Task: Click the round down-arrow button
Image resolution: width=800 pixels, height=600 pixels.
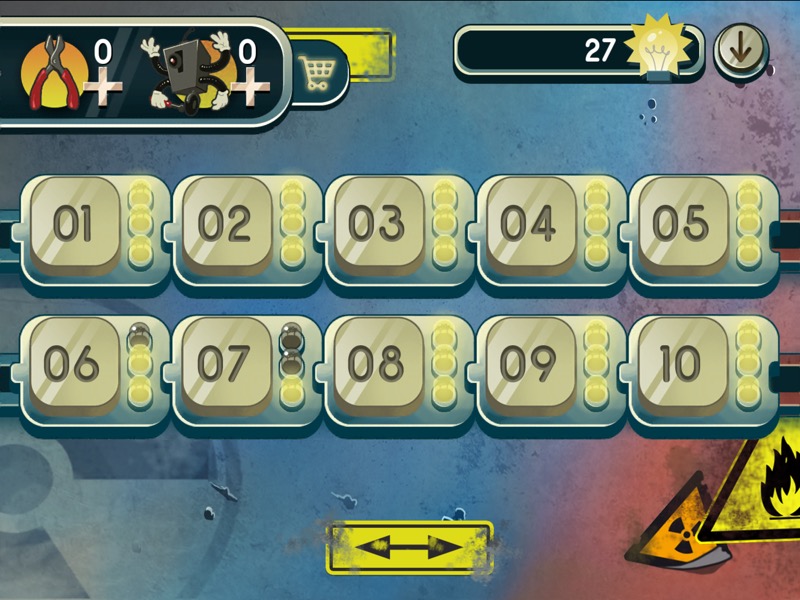Action: pyautogui.click(x=740, y=50)
